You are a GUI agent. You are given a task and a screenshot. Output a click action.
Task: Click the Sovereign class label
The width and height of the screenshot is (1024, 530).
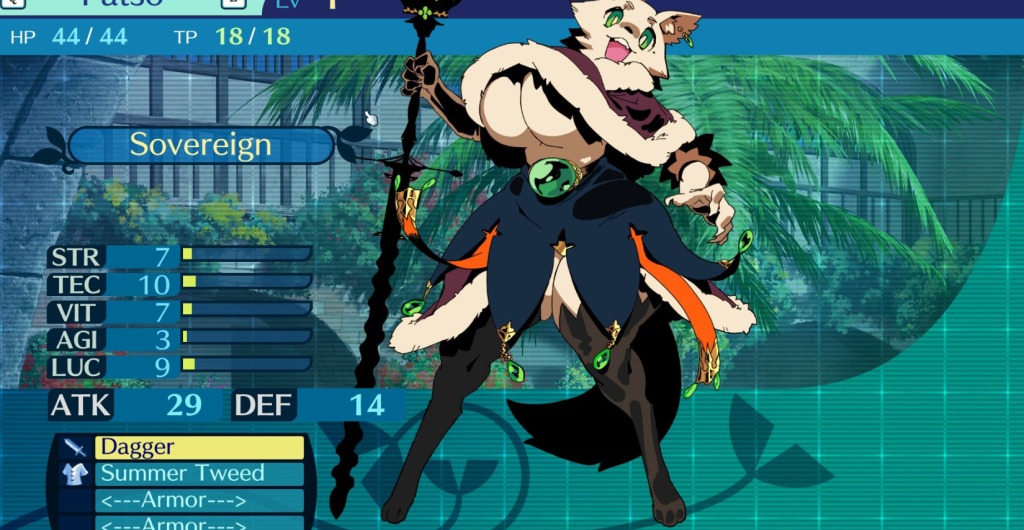click(200, 145)
